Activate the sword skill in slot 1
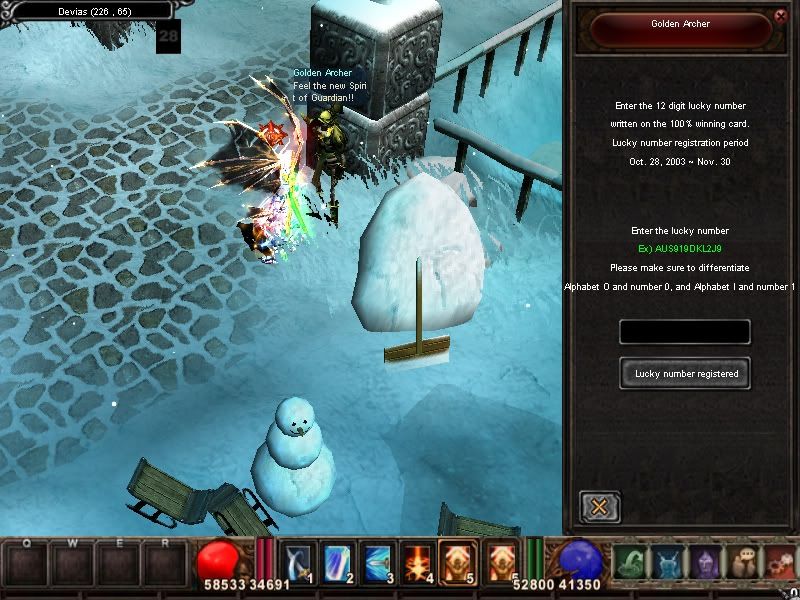This screenshot has width=800, height=600. [298, 562]
